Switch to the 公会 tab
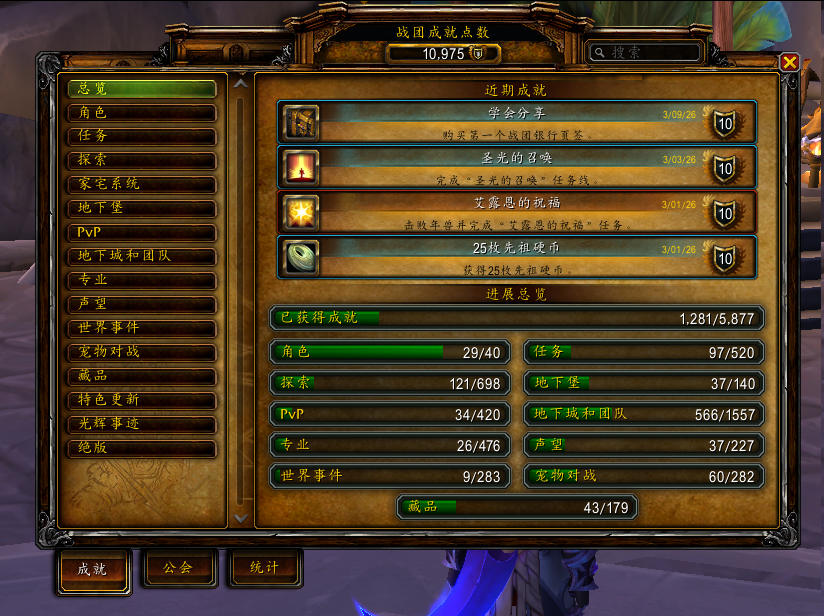Viewport: 824px width, 616px height. [177, 569]
